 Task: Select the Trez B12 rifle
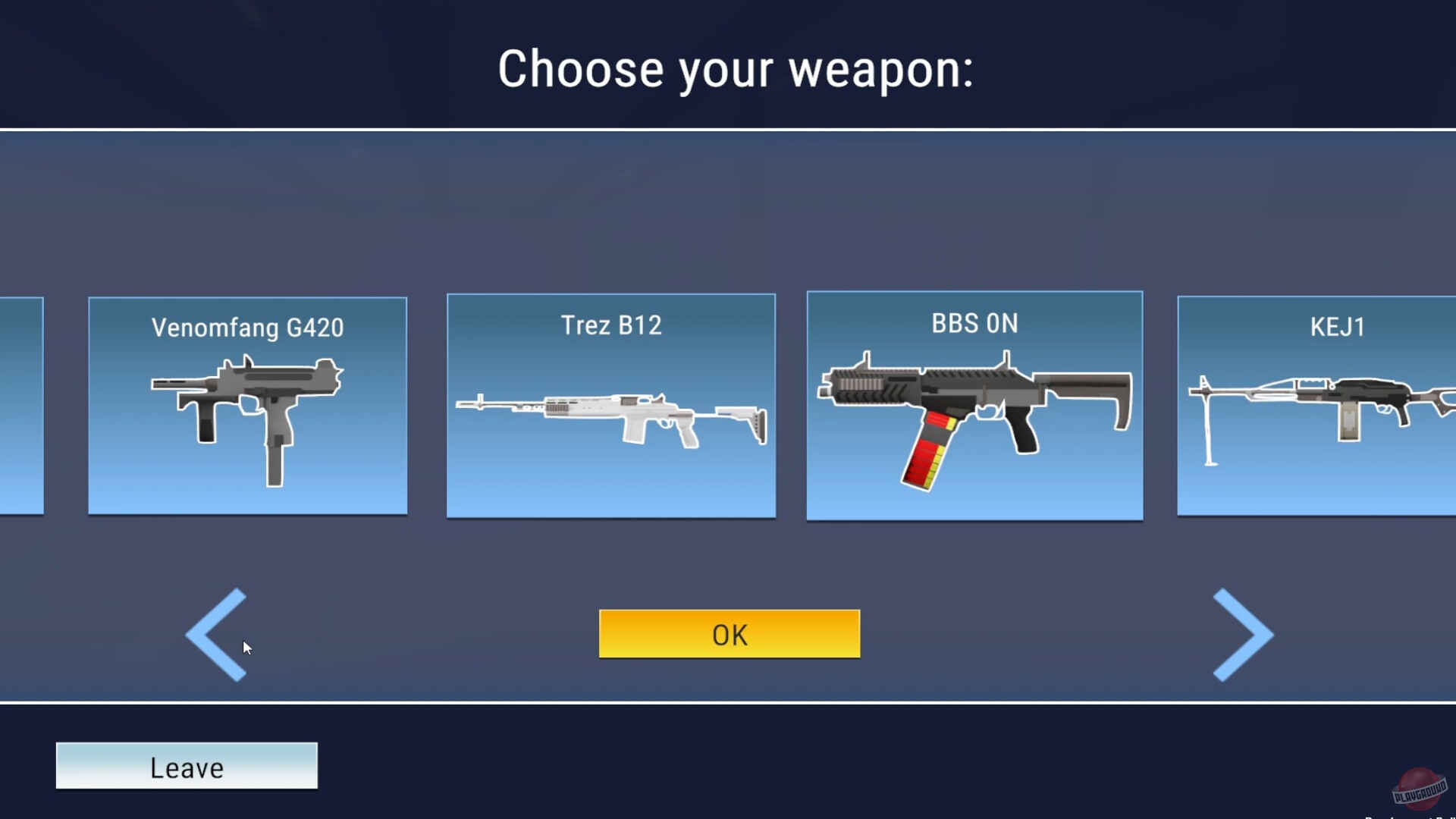(611, 406)
